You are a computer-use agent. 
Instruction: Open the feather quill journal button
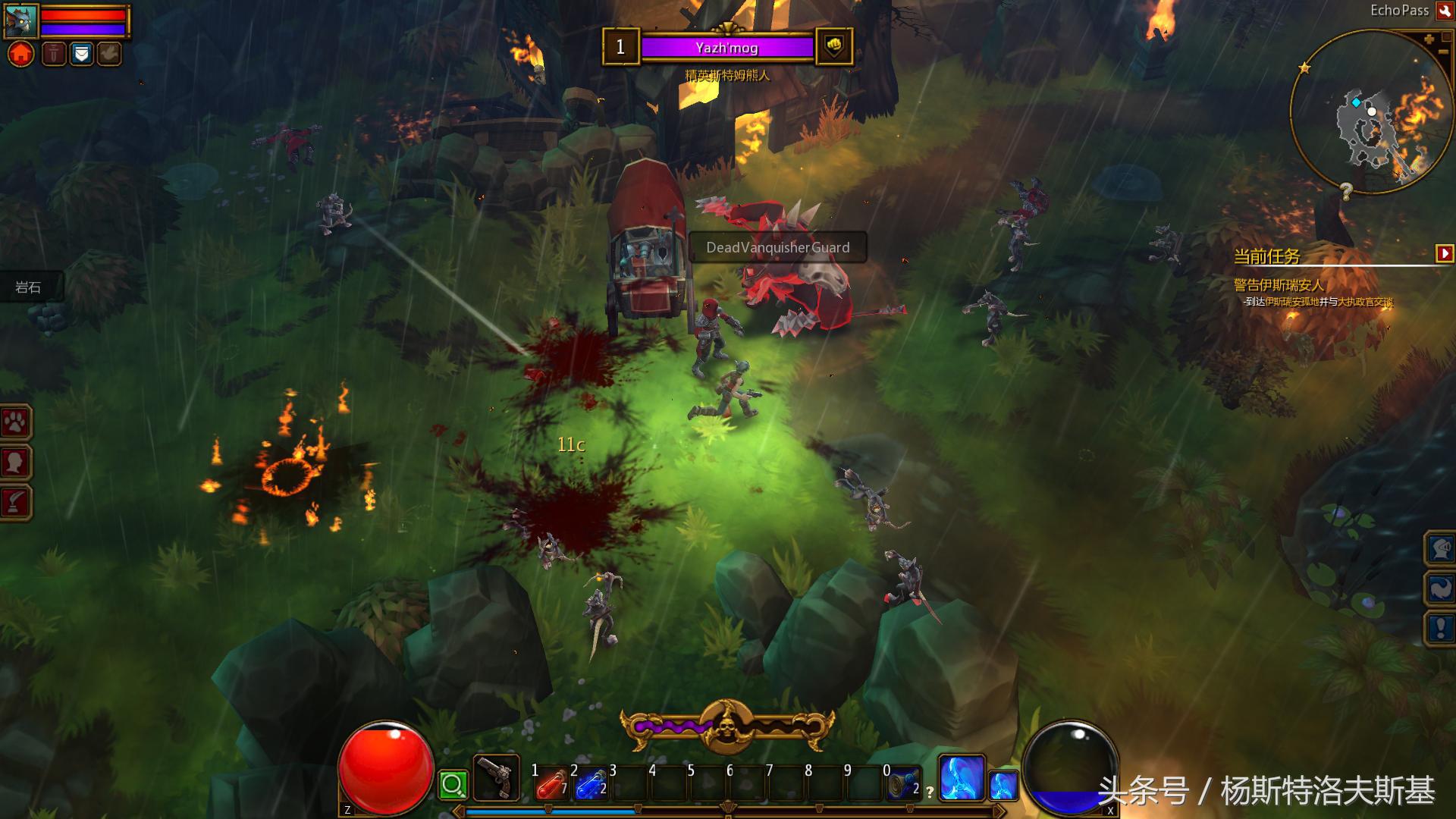click(16, 502)
